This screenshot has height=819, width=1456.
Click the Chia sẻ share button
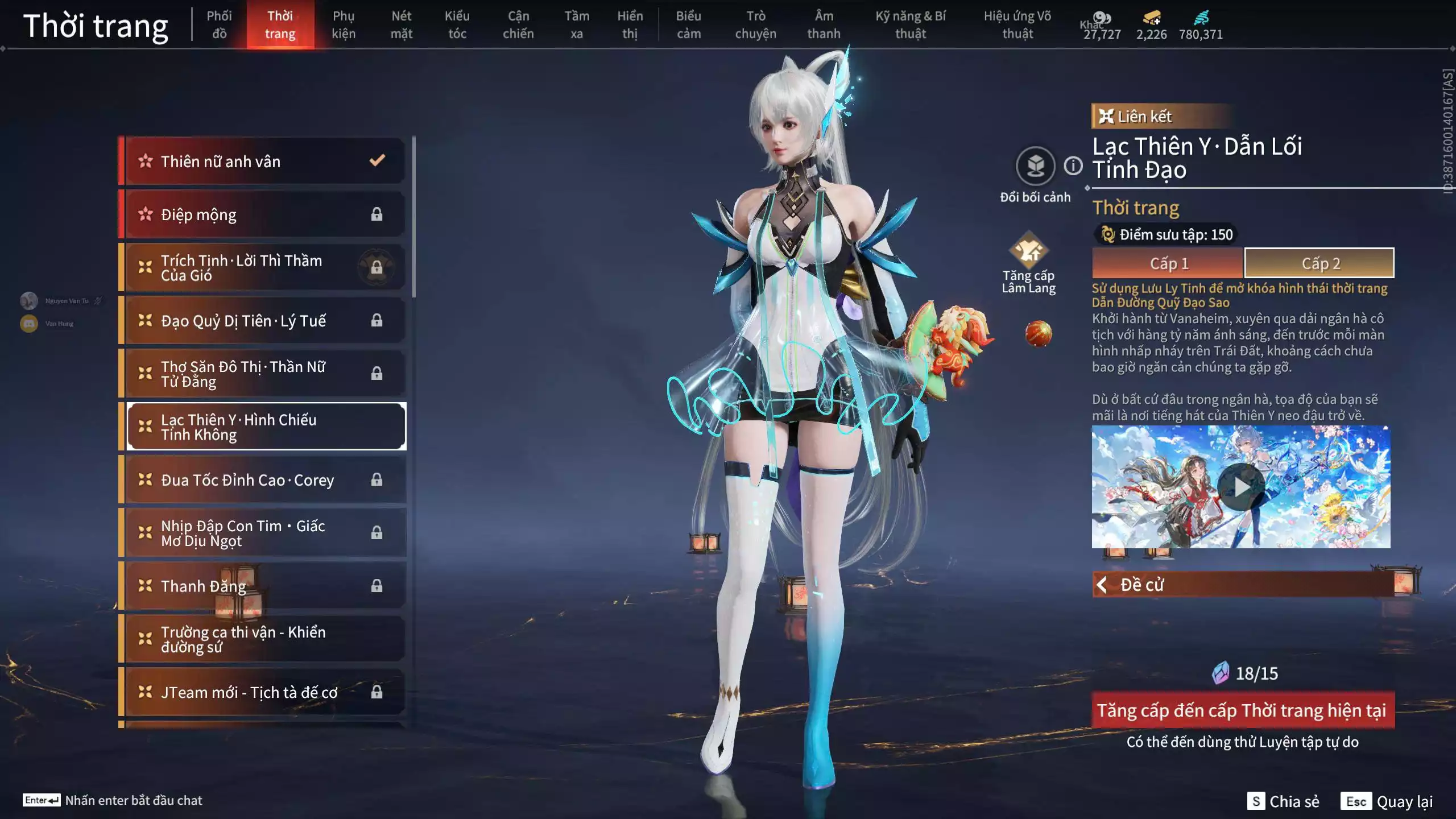point(1283,802)
